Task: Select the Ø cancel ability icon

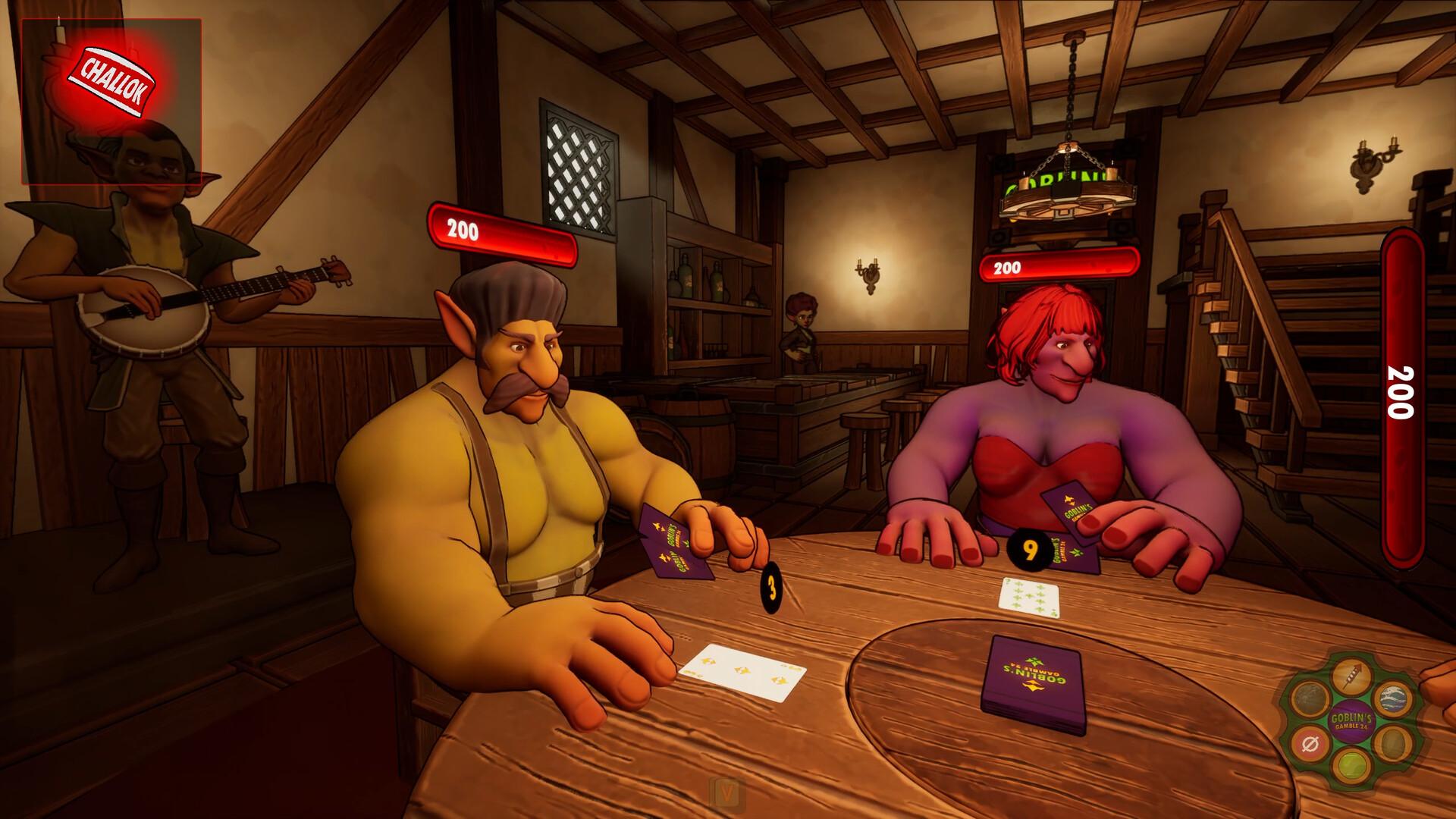Action: (x=1310, y=743)
